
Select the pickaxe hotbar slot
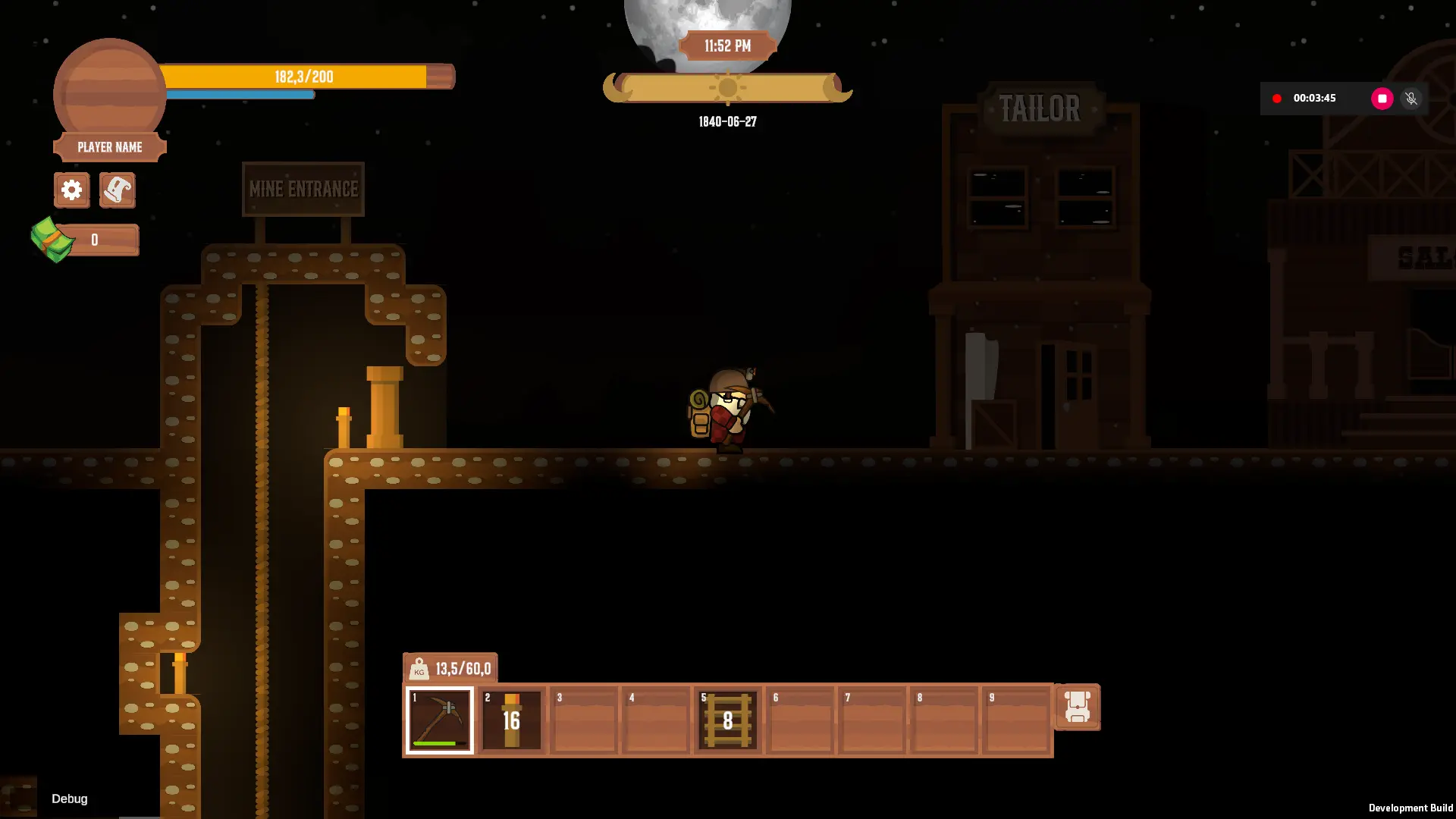point(440,720)
